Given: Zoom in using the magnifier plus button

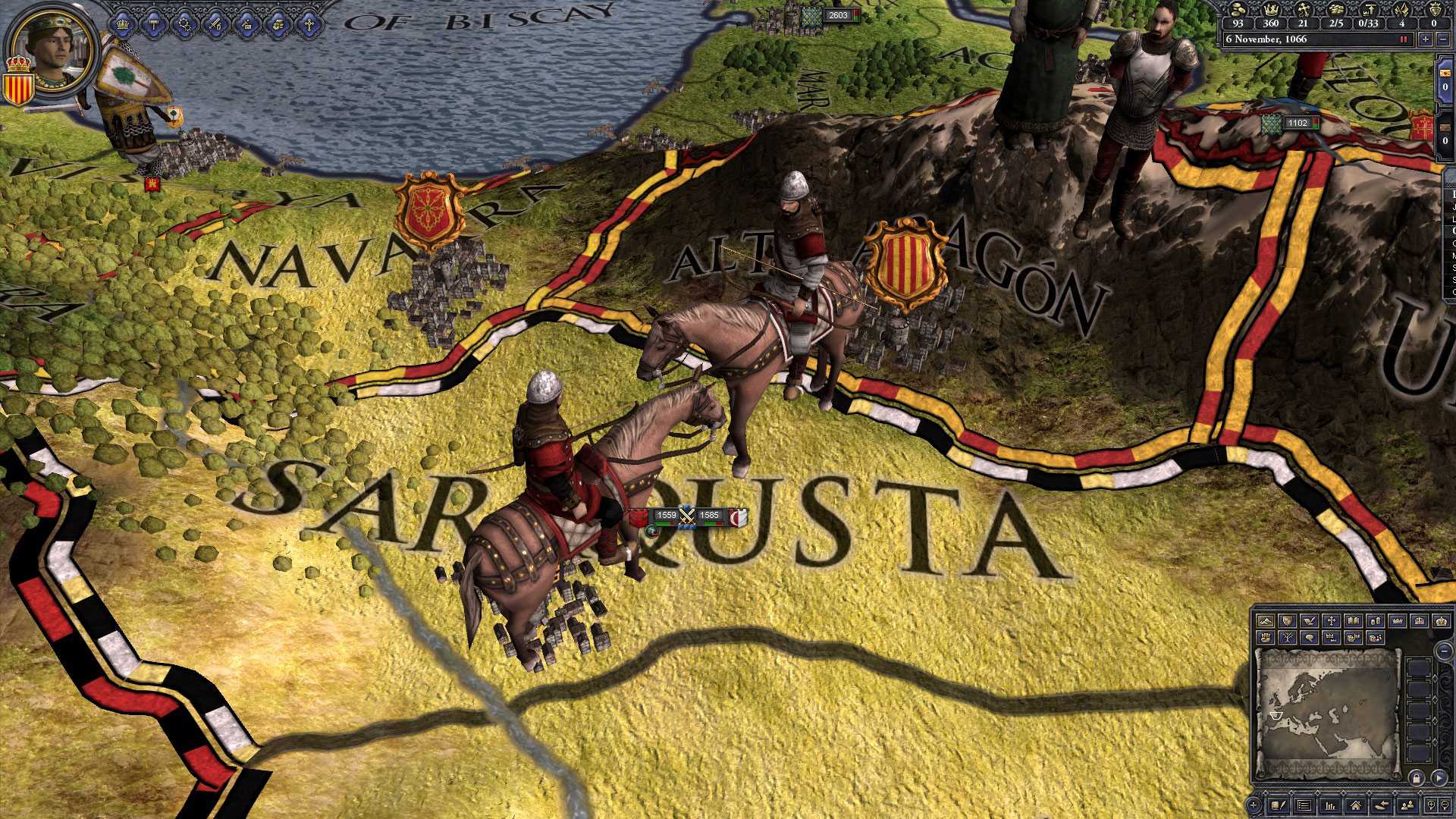Looking at the screenshot, I should point(1430,805).
